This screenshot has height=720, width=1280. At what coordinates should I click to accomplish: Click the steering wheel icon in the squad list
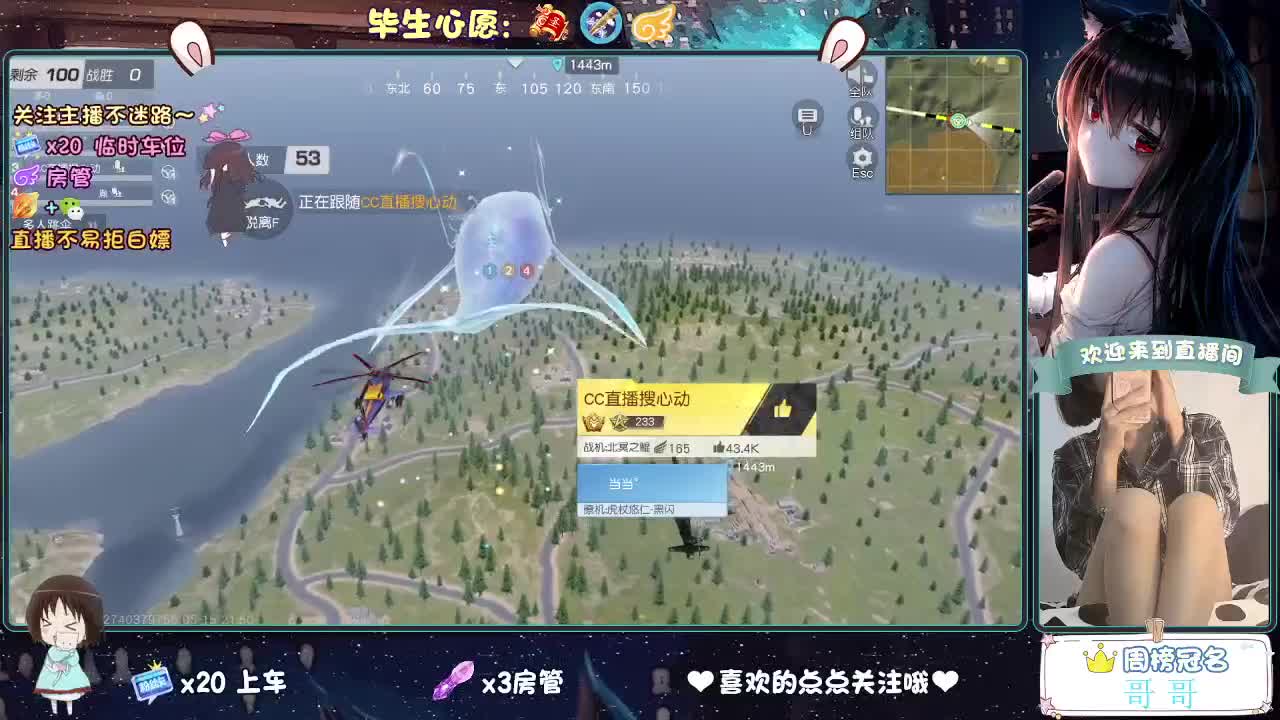click(x=166, y=172)
